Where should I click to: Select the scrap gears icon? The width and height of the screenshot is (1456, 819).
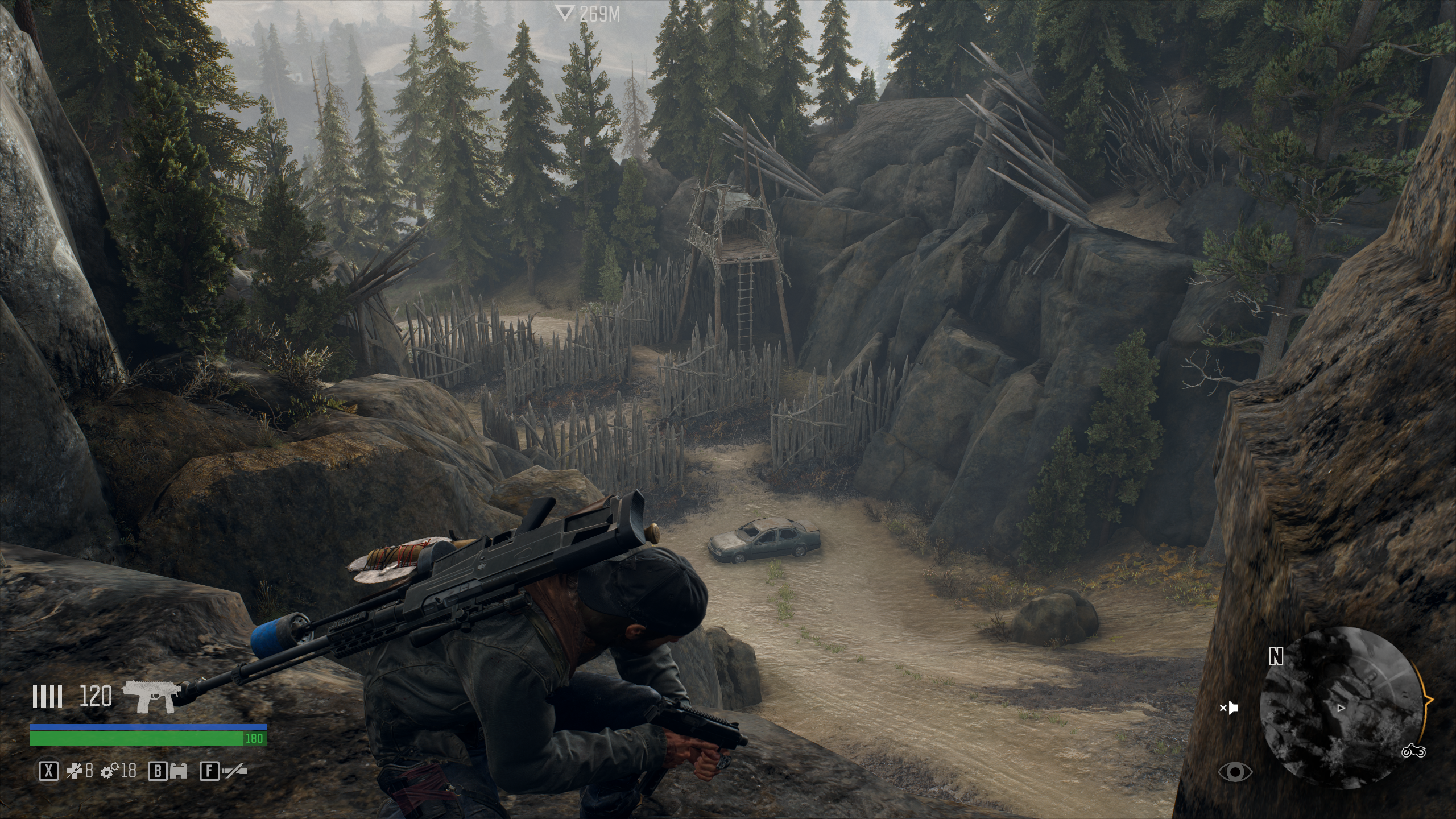coord(109,771)
